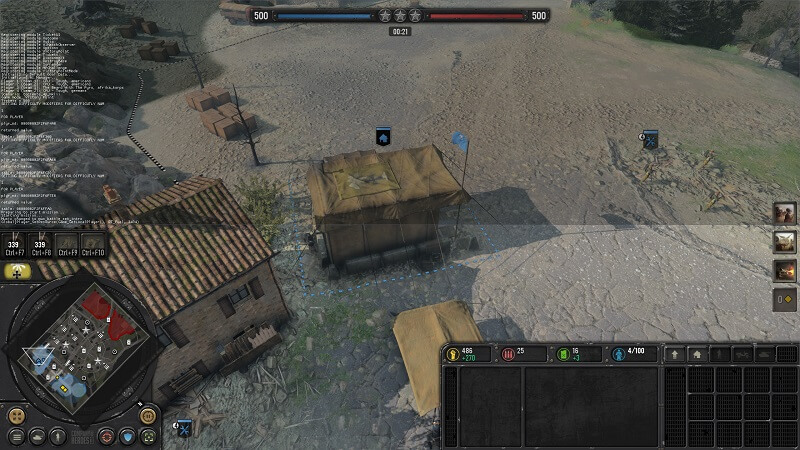
Task: Switch to the up arrow tab
Action: [675, 354]
